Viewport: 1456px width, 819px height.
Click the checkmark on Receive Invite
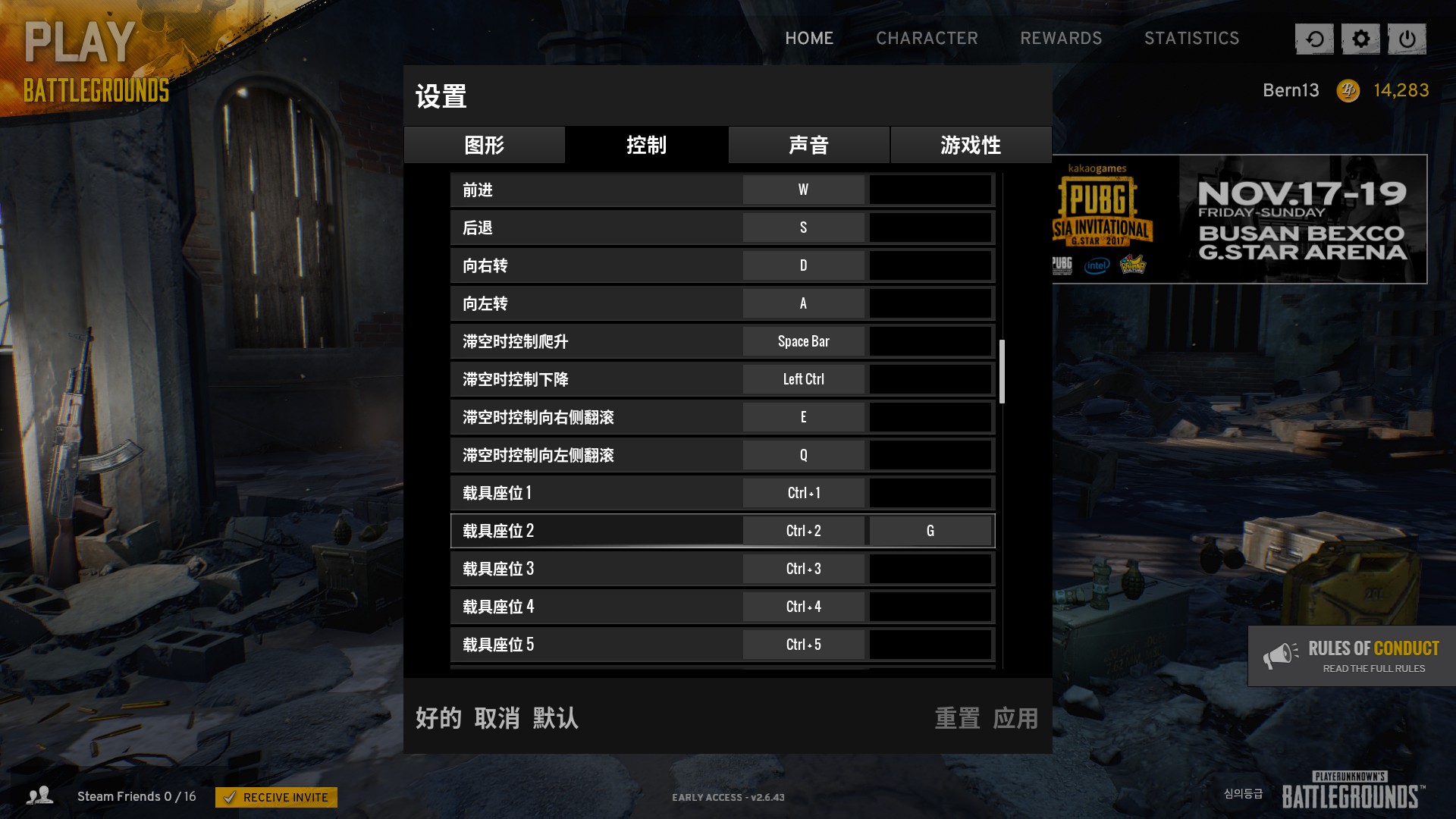coord(232,797)
